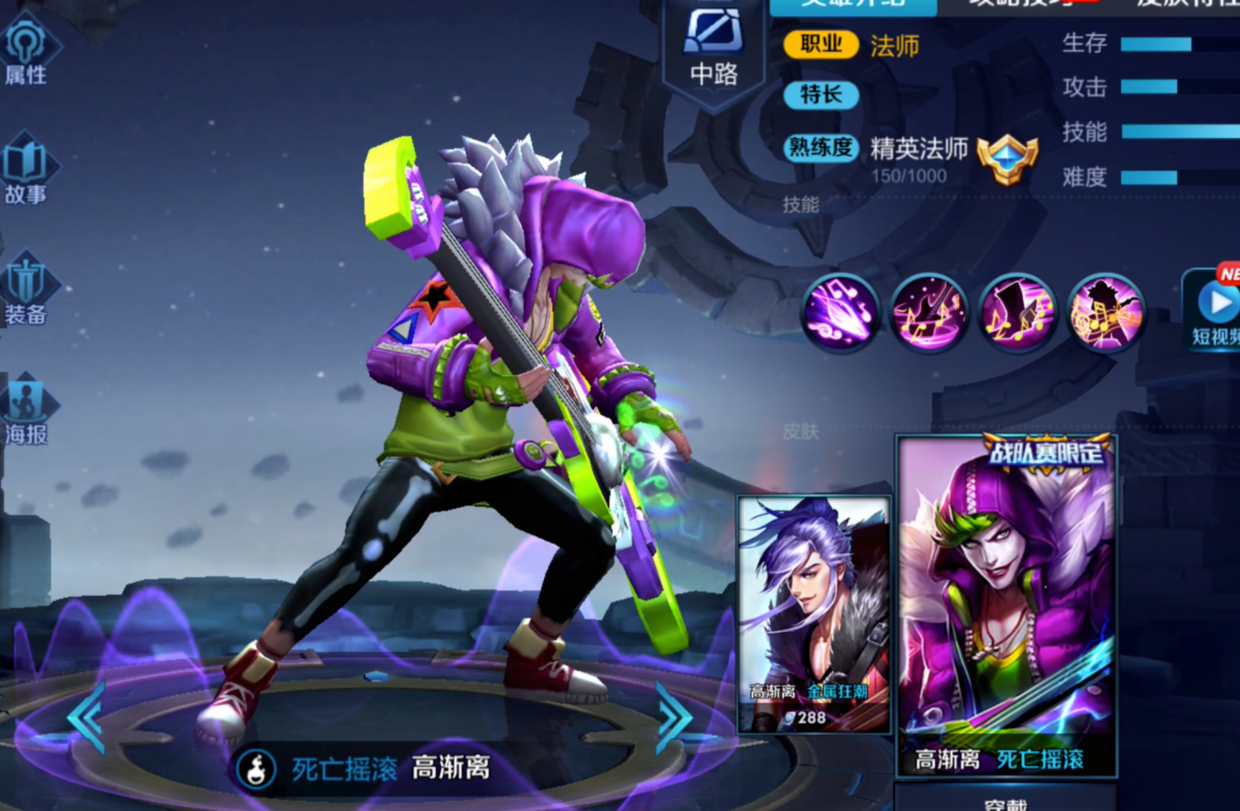Show the next skin with right arrow
The height and width of the screenshot is (811, 1240).
[673, 716]
